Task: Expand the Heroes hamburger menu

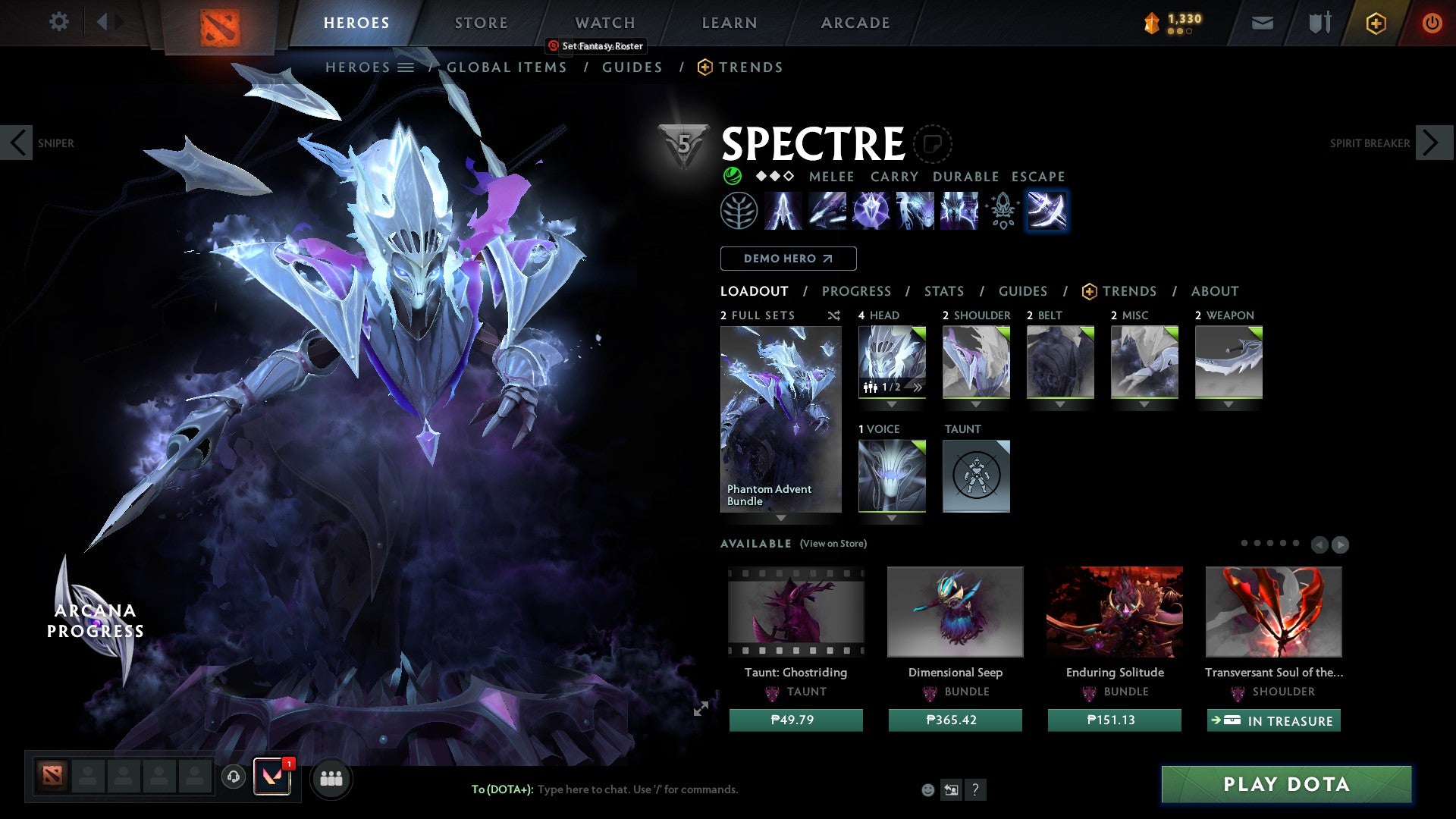Action: click(406, 67)
